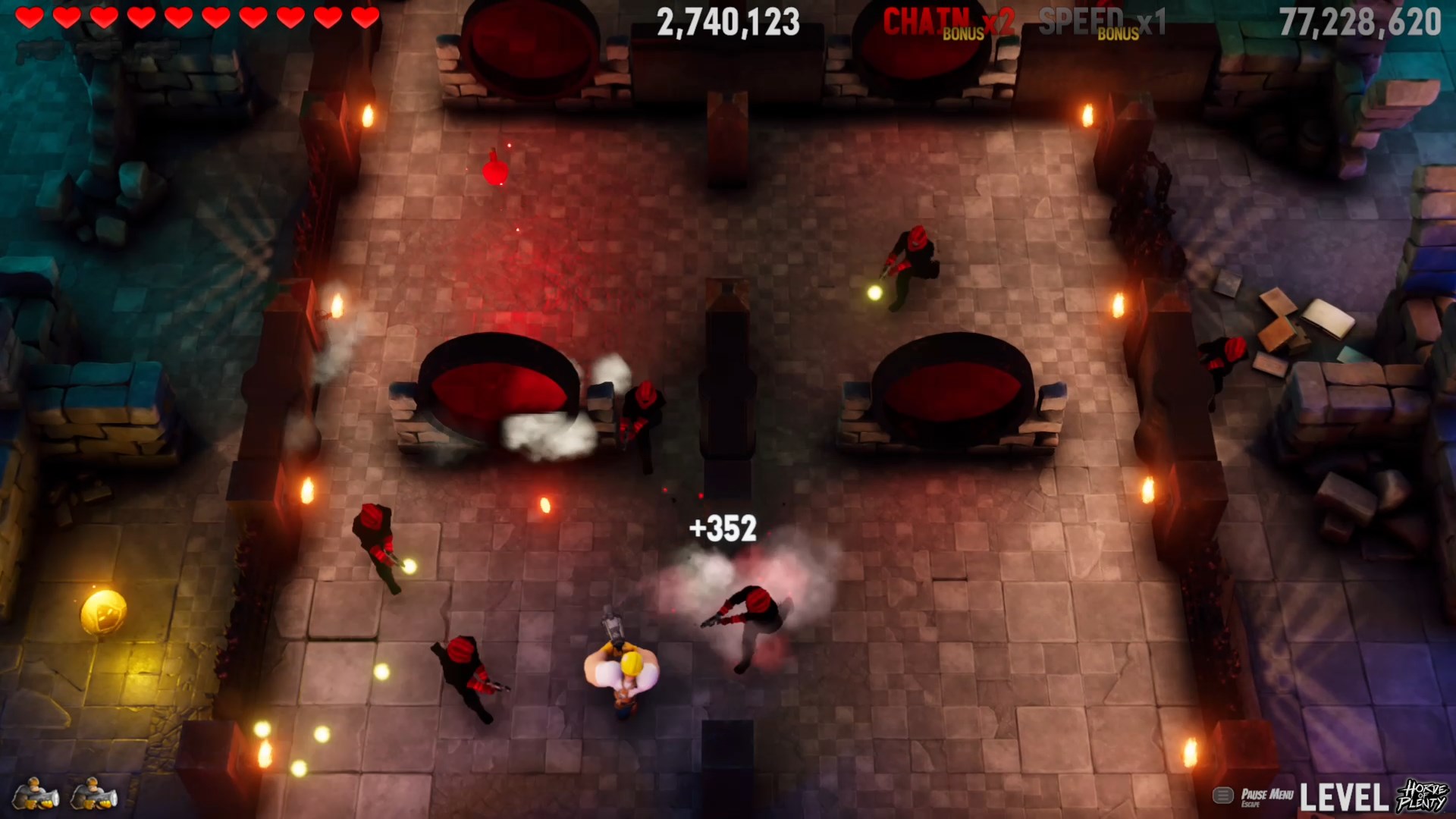Select the first heart in the health bar
The image size is (1456, 819).
click(28, 18)
